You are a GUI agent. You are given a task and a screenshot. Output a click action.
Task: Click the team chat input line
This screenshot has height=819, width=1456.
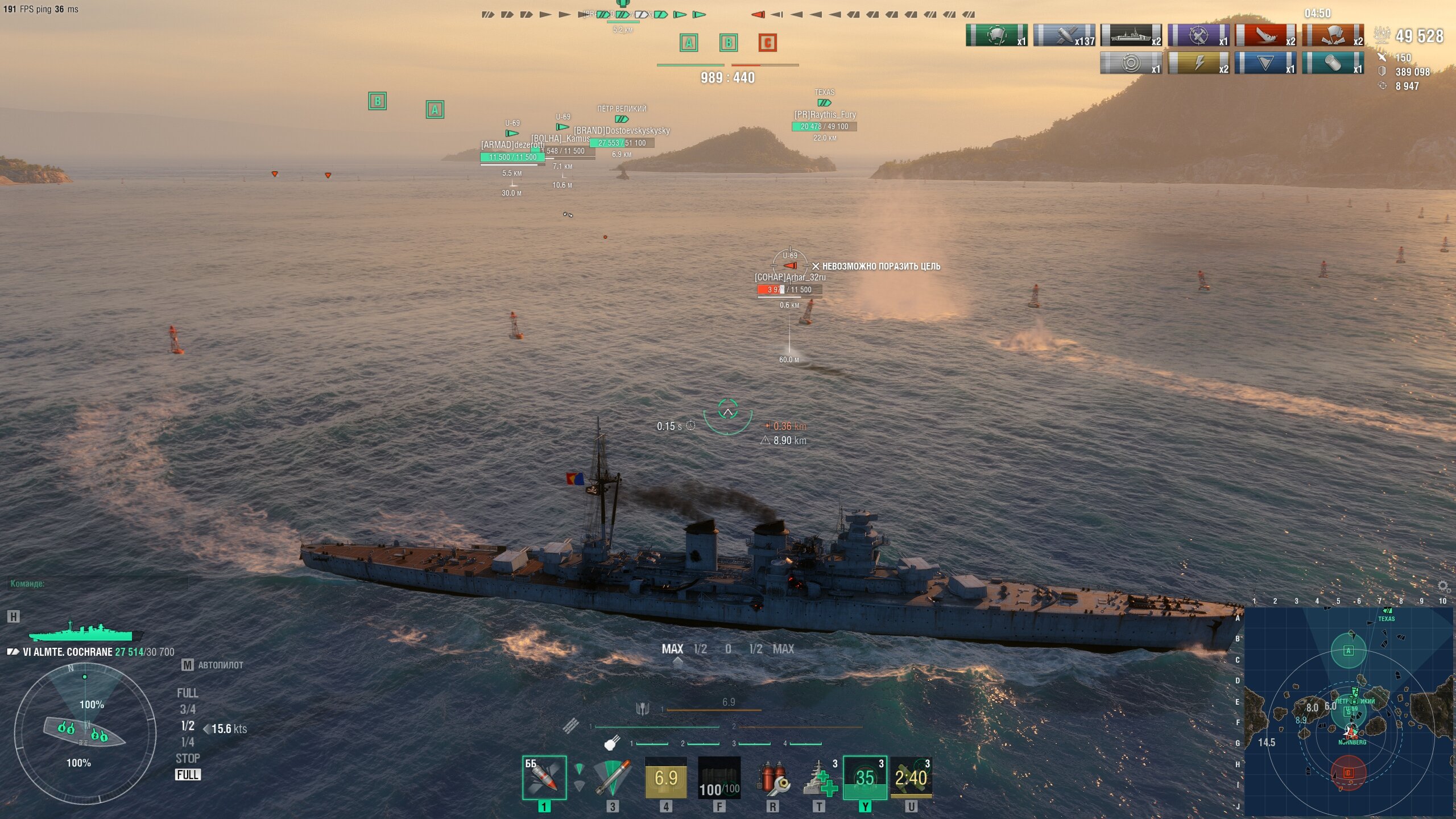pos(97,584)
